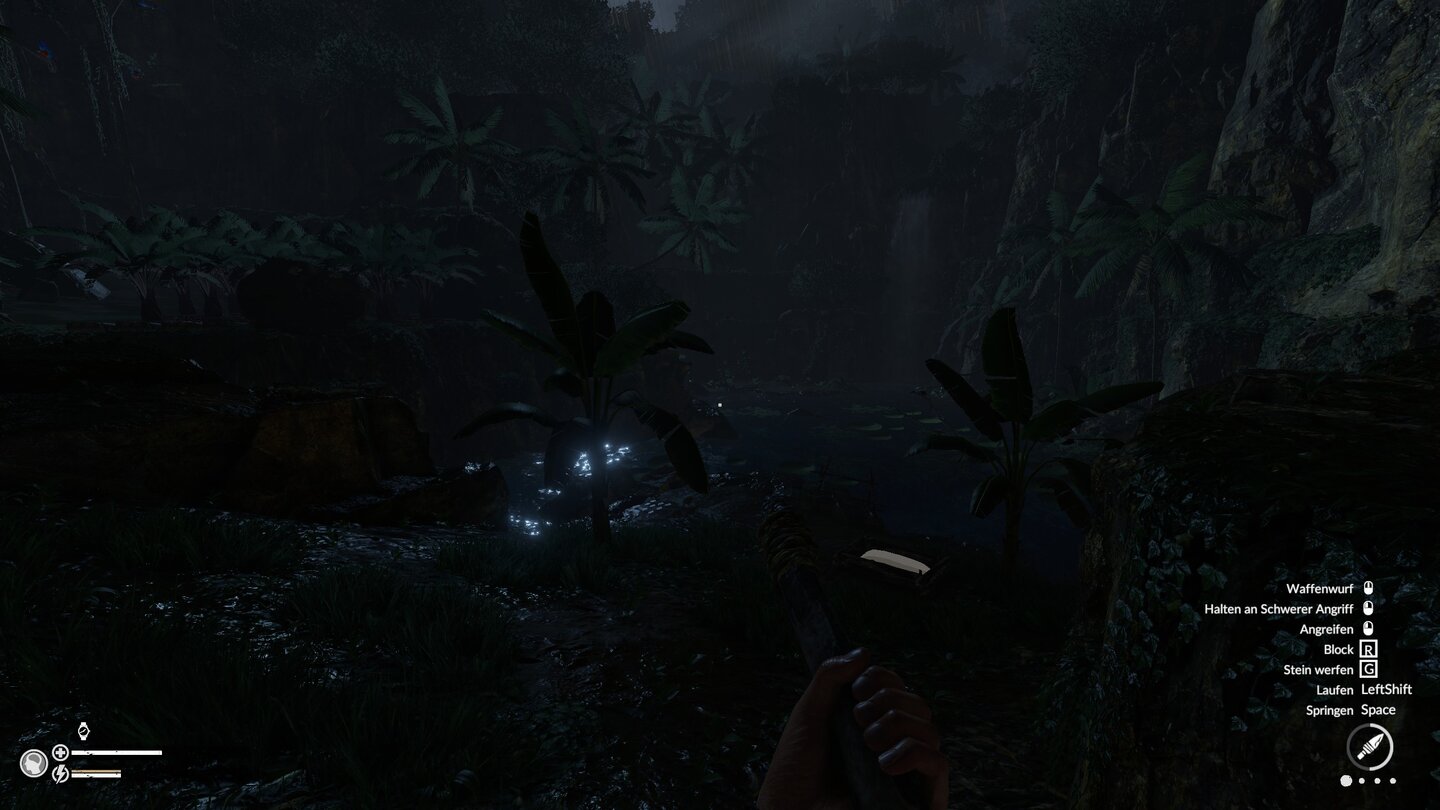Viewport: 1440px width, 810px height.
Task: Click the health cross icon
Action: (x=60, y=752)
